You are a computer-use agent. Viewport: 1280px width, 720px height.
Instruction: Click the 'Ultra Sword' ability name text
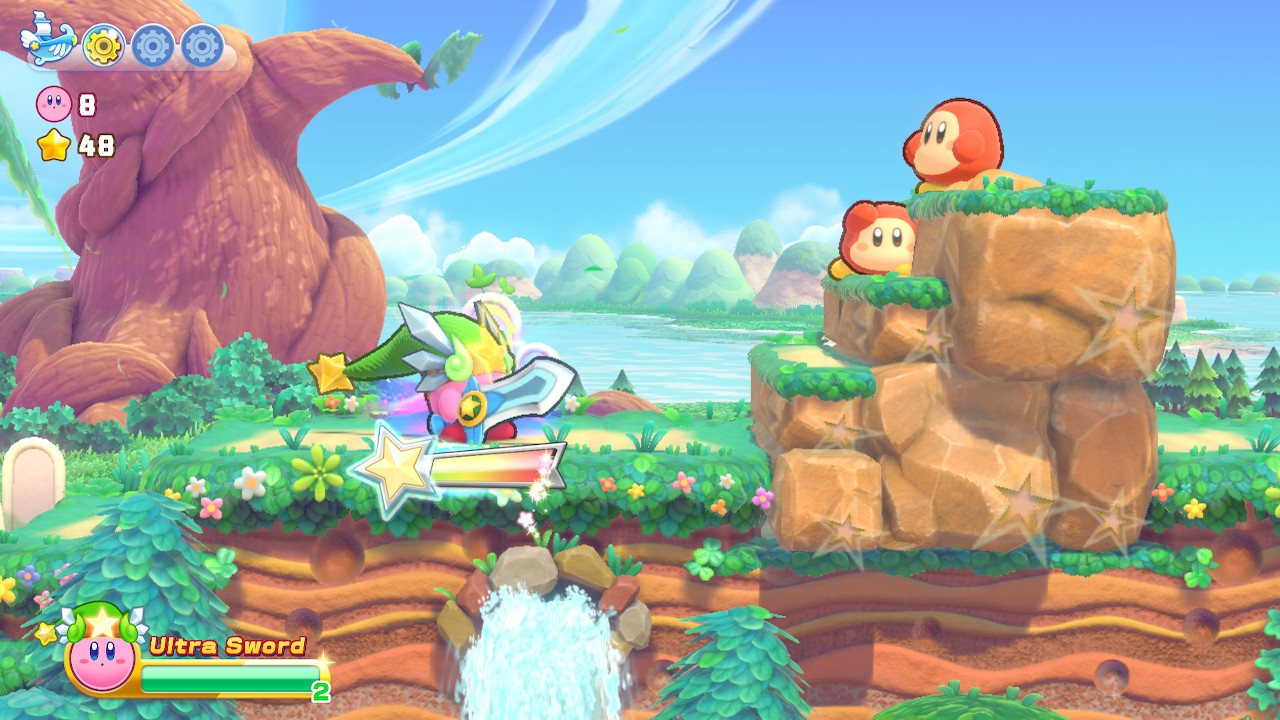coord(225,645)
